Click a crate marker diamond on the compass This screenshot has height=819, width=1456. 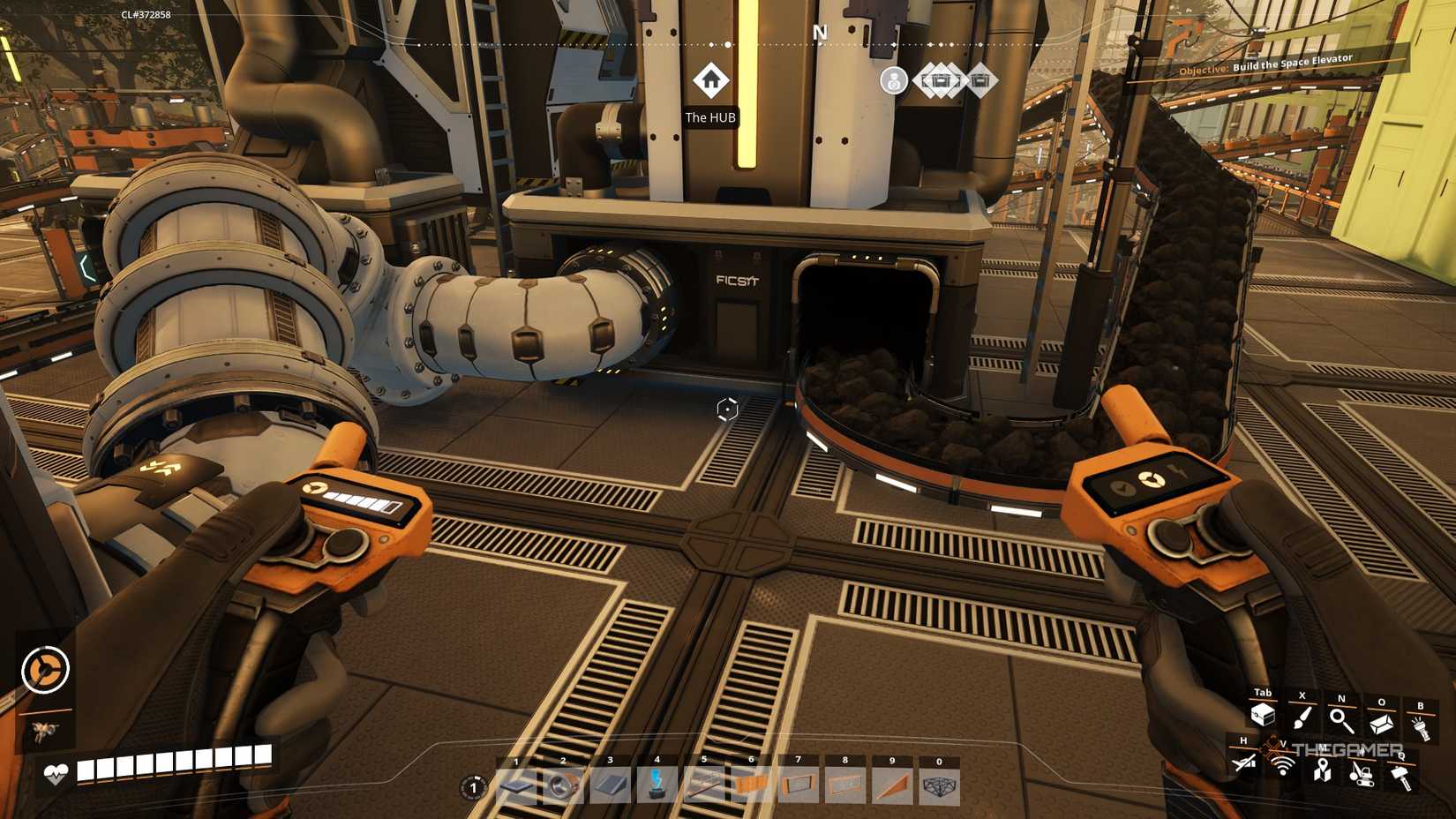click(942, 79)
